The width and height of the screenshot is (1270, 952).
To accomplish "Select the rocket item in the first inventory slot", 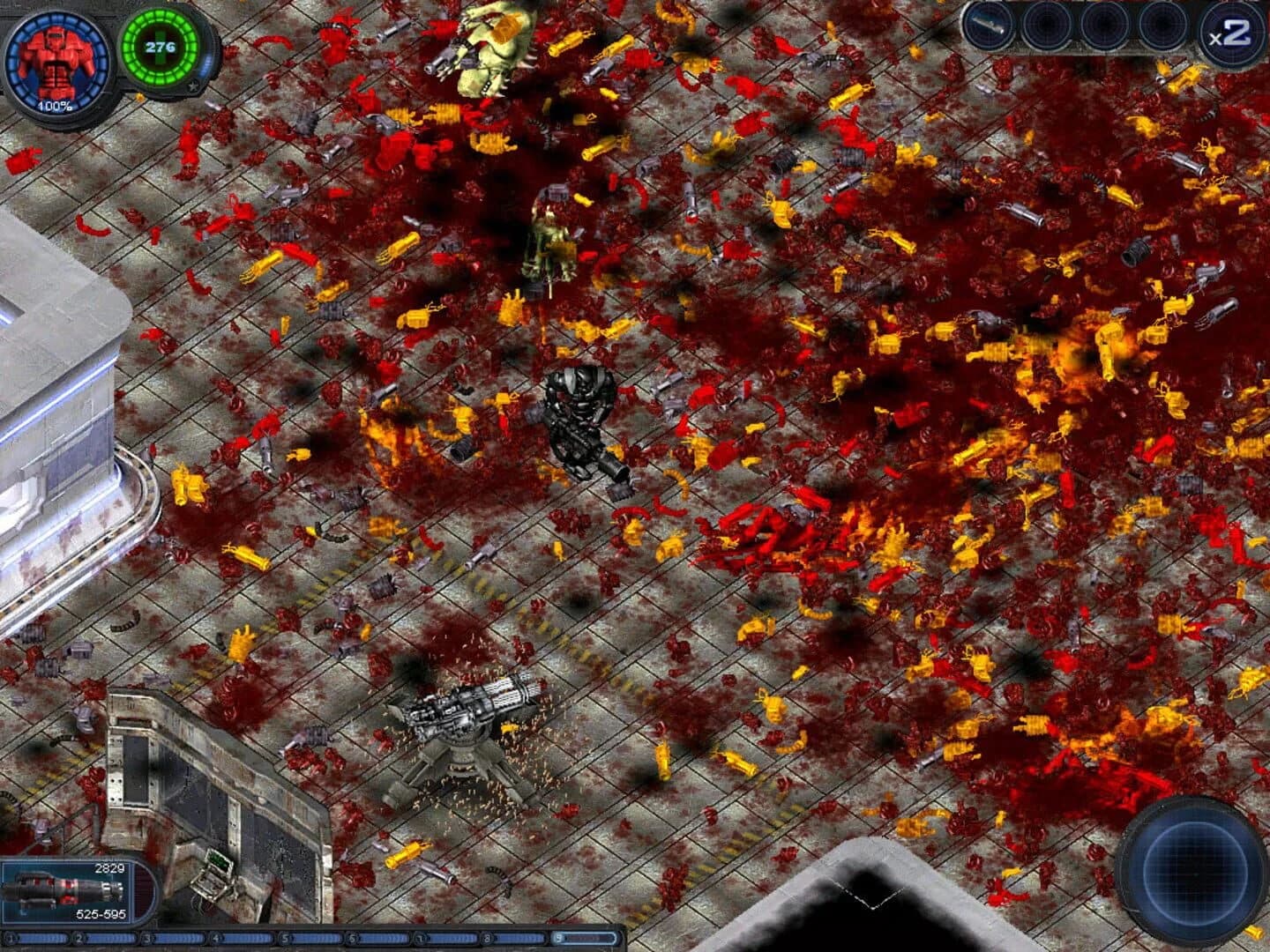I will click(986, 26).
